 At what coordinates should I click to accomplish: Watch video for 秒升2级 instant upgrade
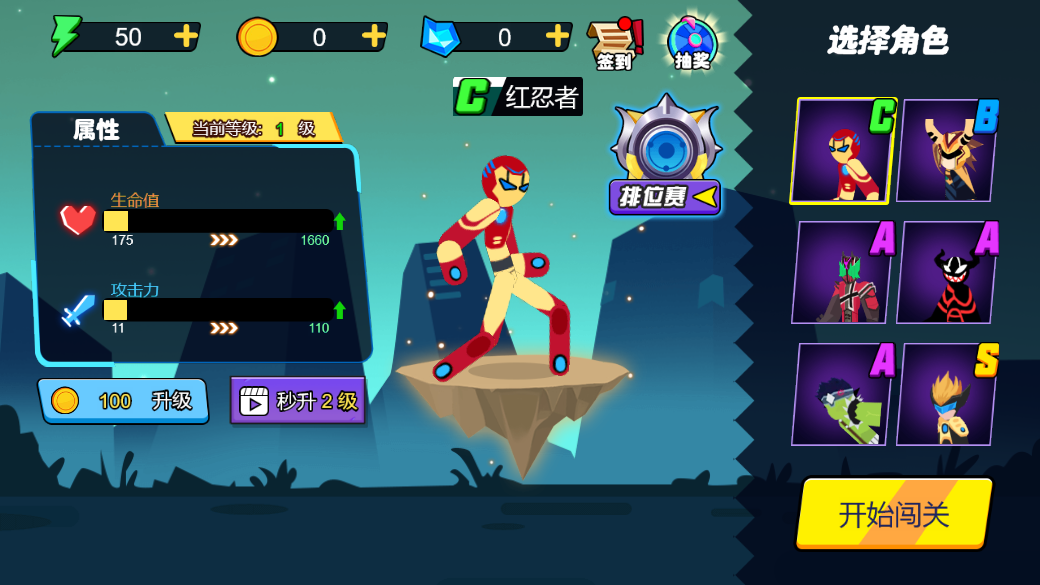pyautogui.click(x=298, y=401)
